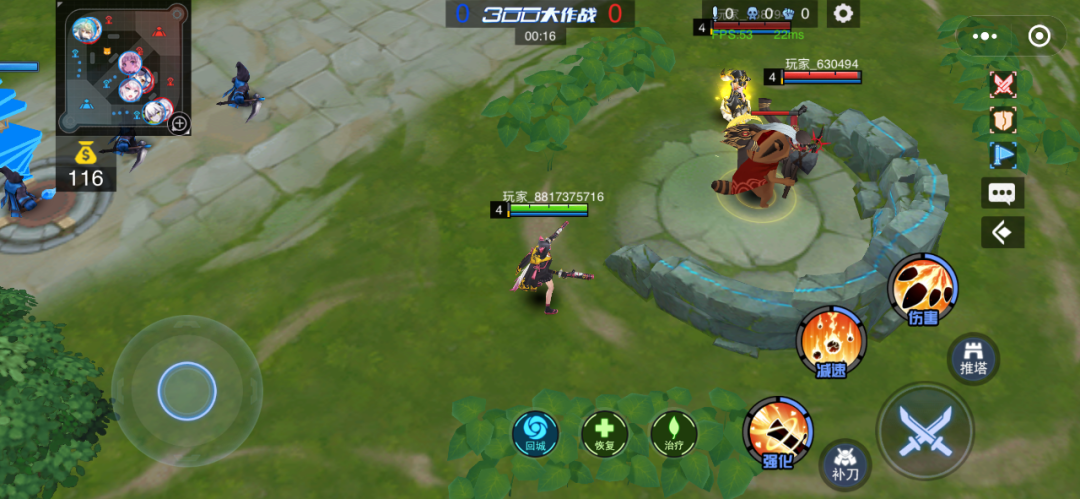Open the gear settings menu

click(x=844, y=14)
